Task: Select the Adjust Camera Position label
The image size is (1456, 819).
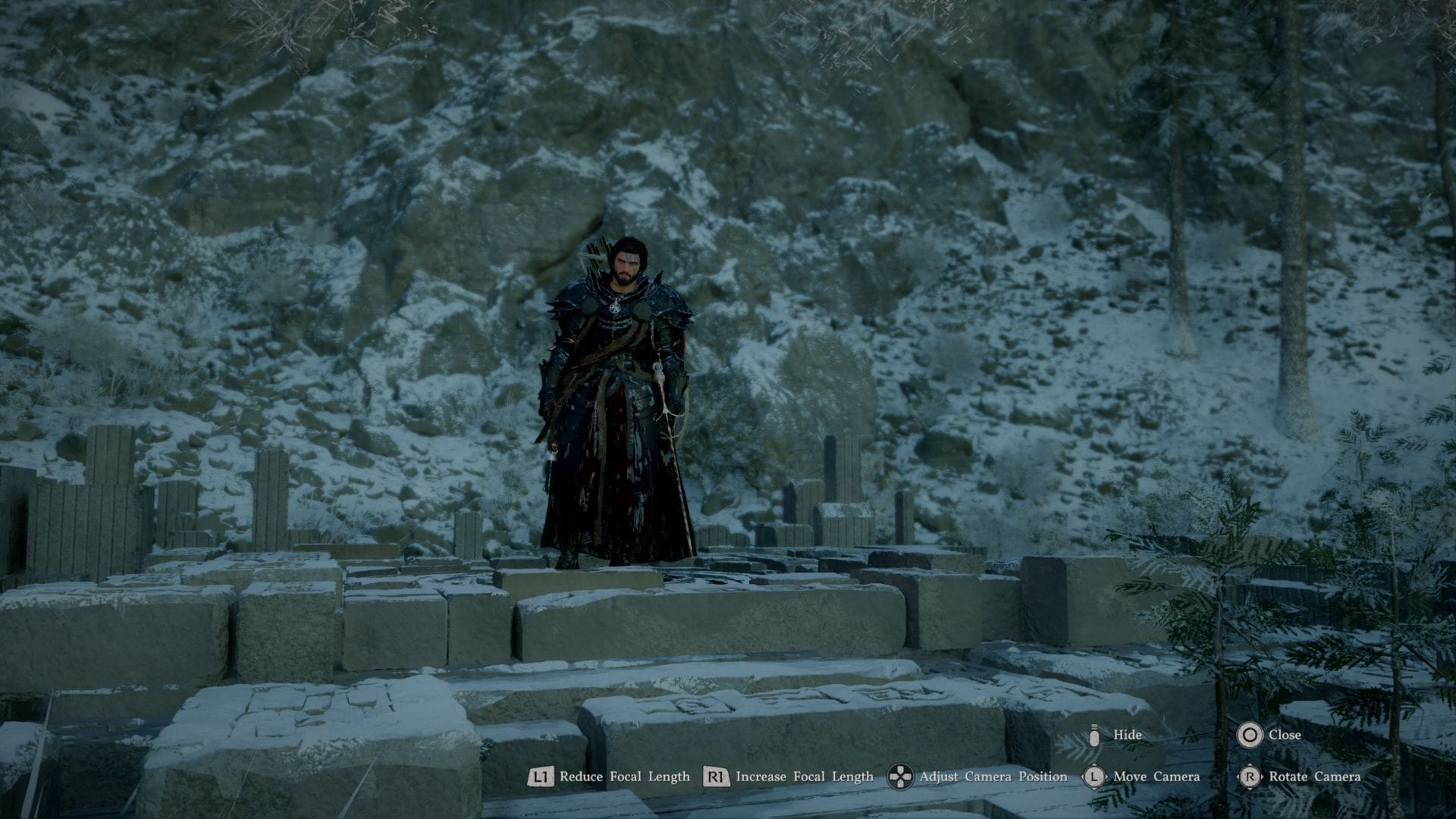Action: click(x=993, y=777)
